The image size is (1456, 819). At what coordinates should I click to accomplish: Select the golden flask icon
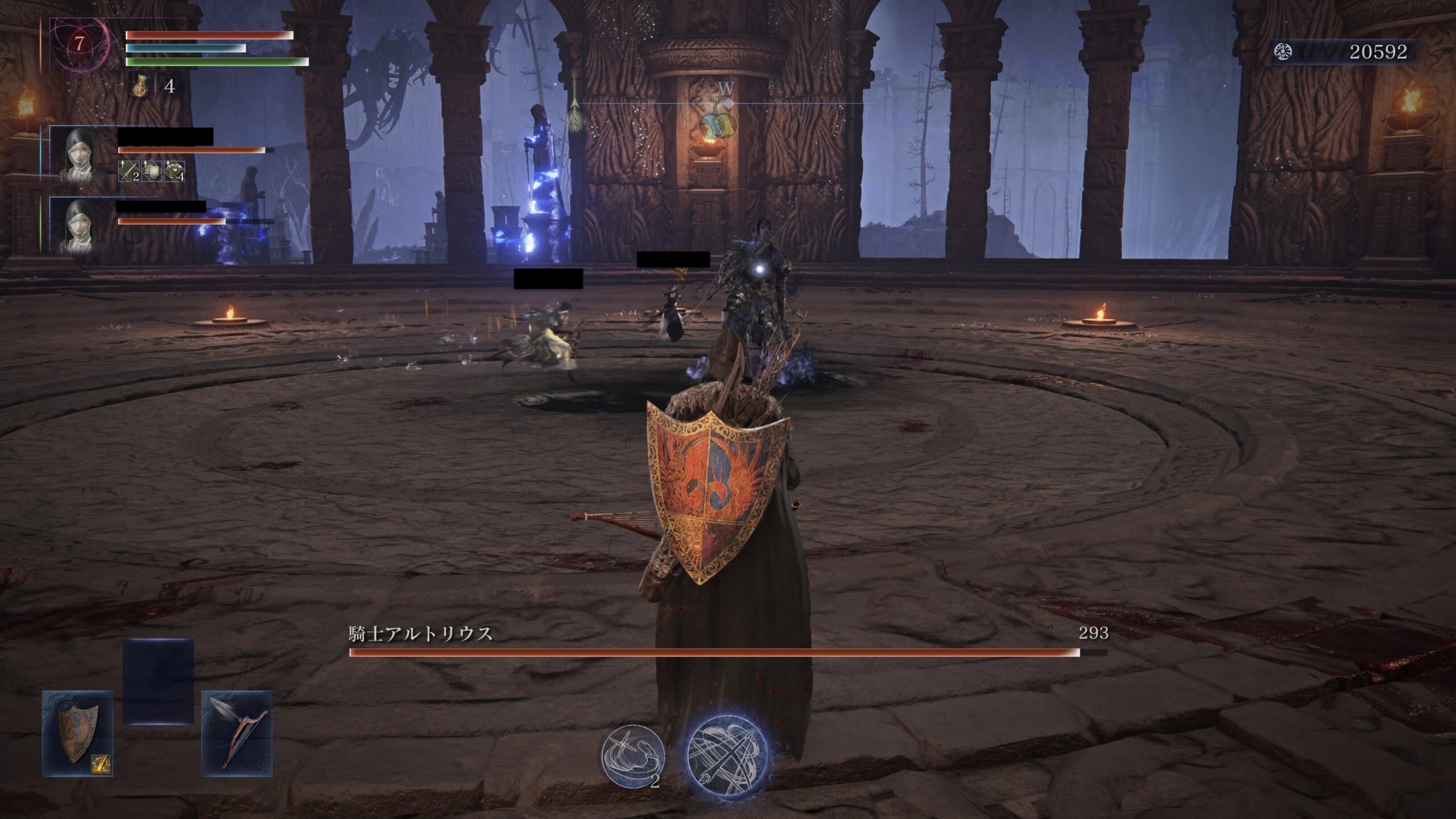click(140, 87)
